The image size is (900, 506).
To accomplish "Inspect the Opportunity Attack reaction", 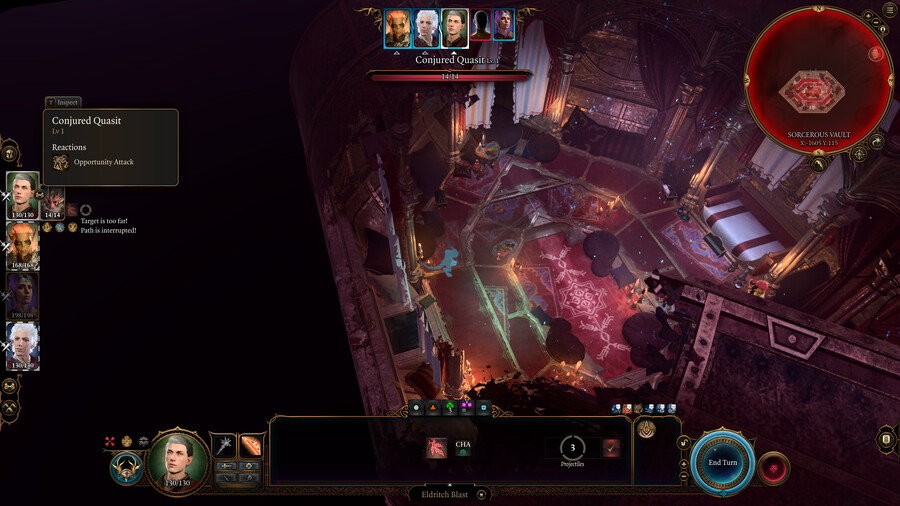I will point(103,162).
